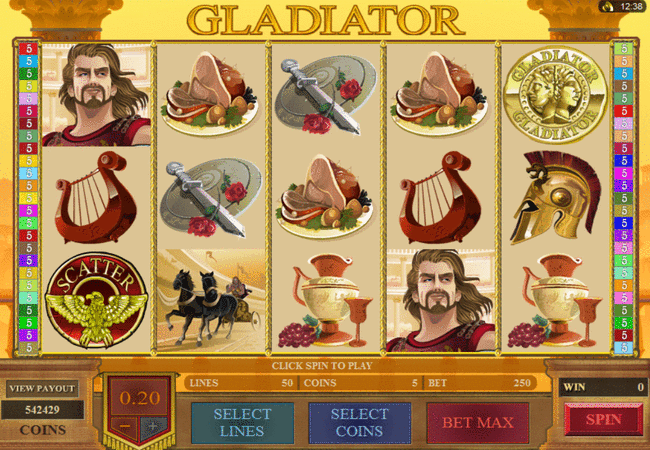Choose Bet Max
Screen dimensions: 650x450
478,422
